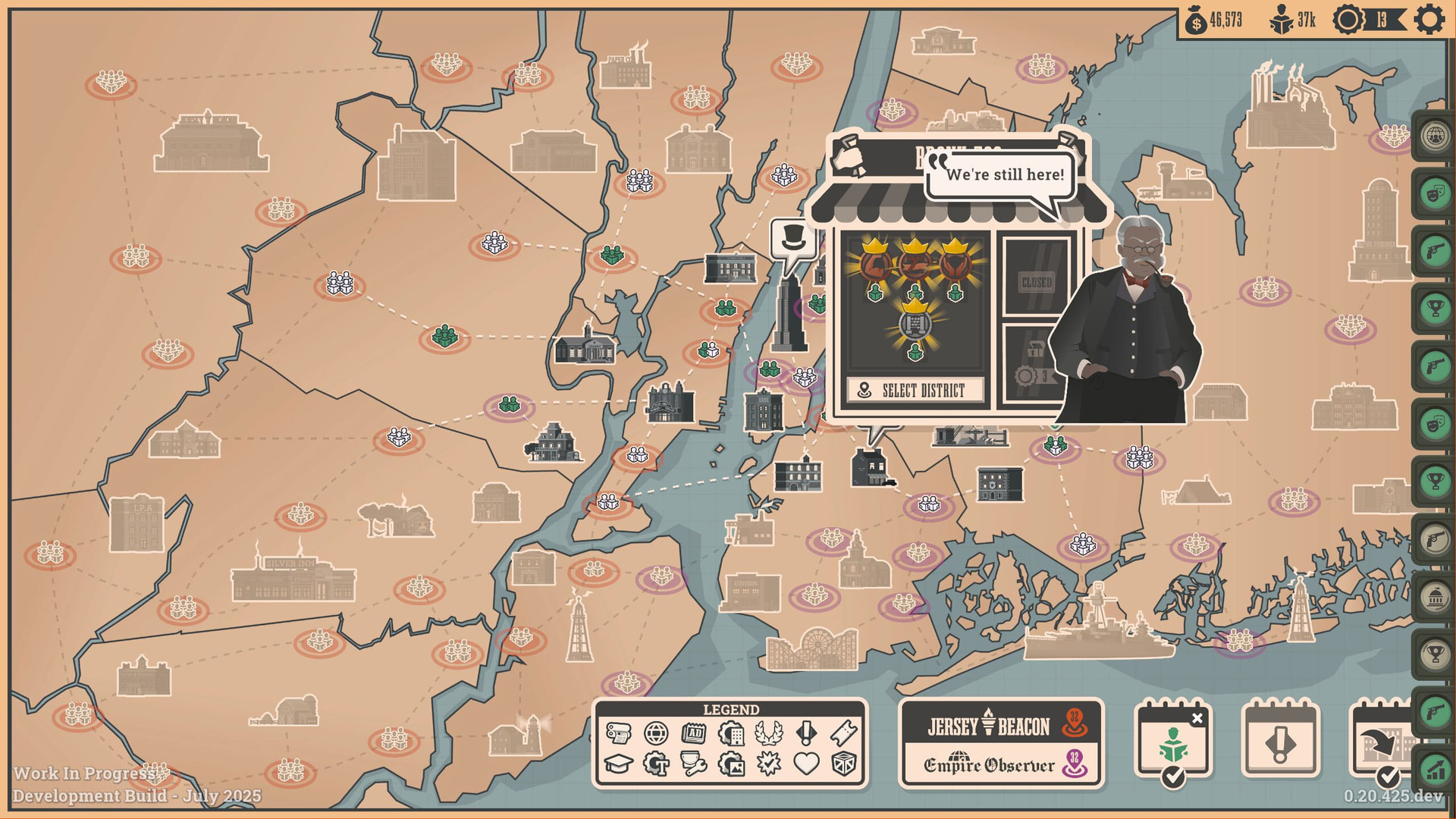Open settings with the top-right gear icon

(1429, 20)
